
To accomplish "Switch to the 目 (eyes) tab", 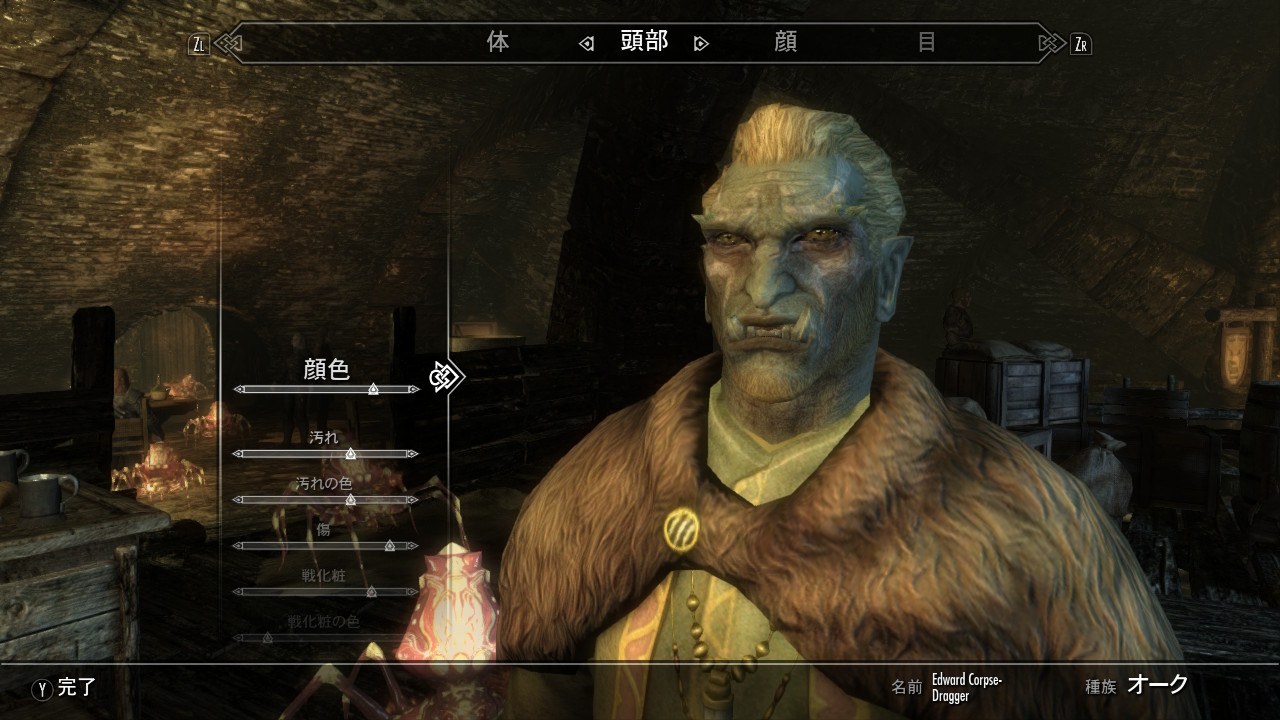I will 927,42.
